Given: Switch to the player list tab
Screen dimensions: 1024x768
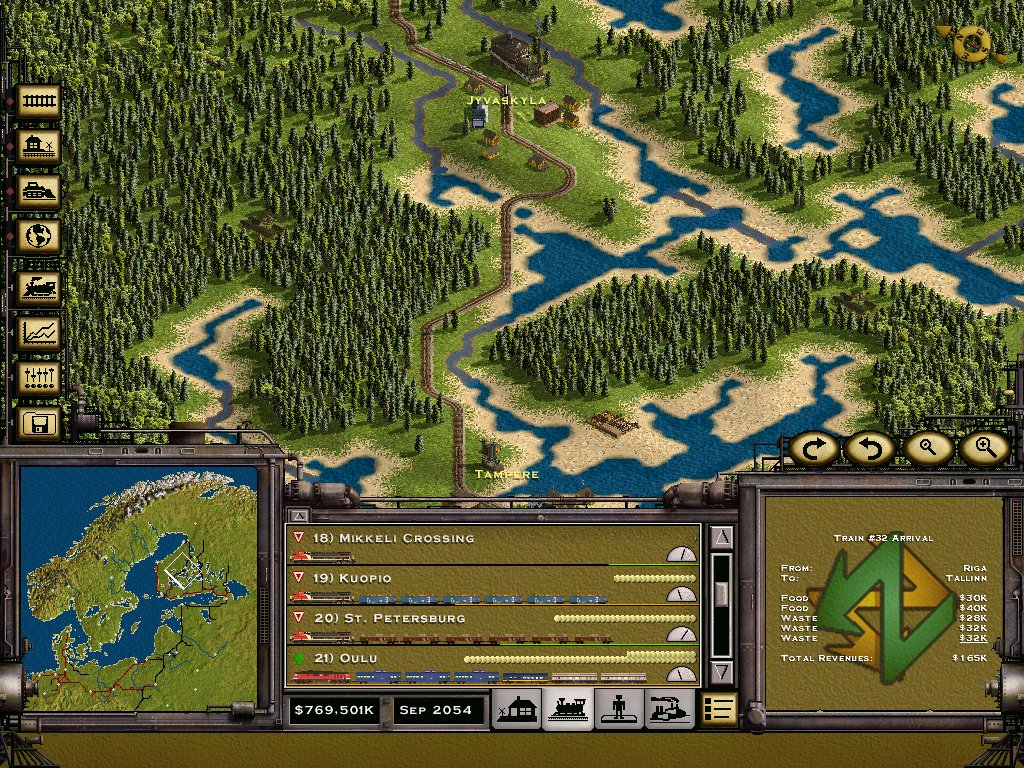Looking at the screenshot, I should point(620,708).
